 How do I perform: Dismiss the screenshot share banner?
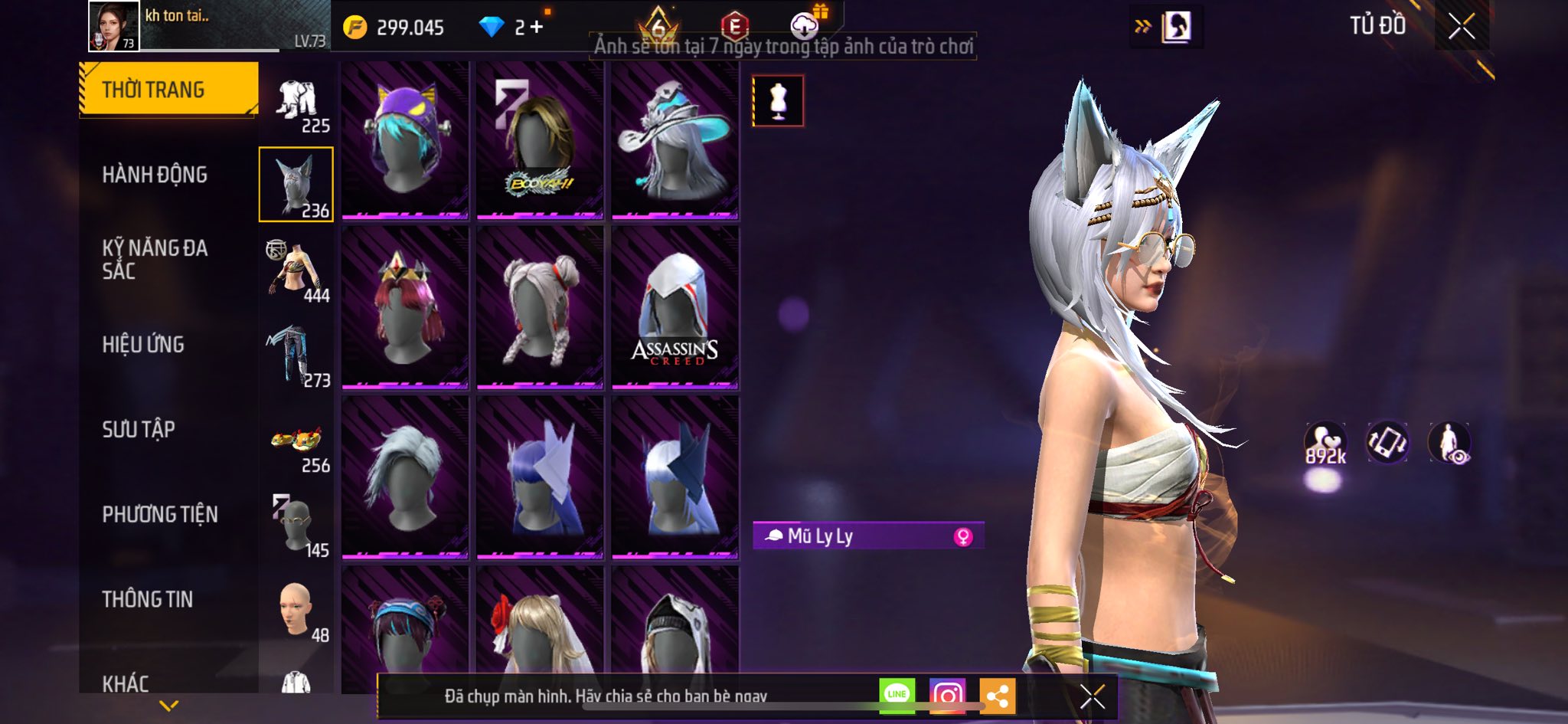[1092, 696]
